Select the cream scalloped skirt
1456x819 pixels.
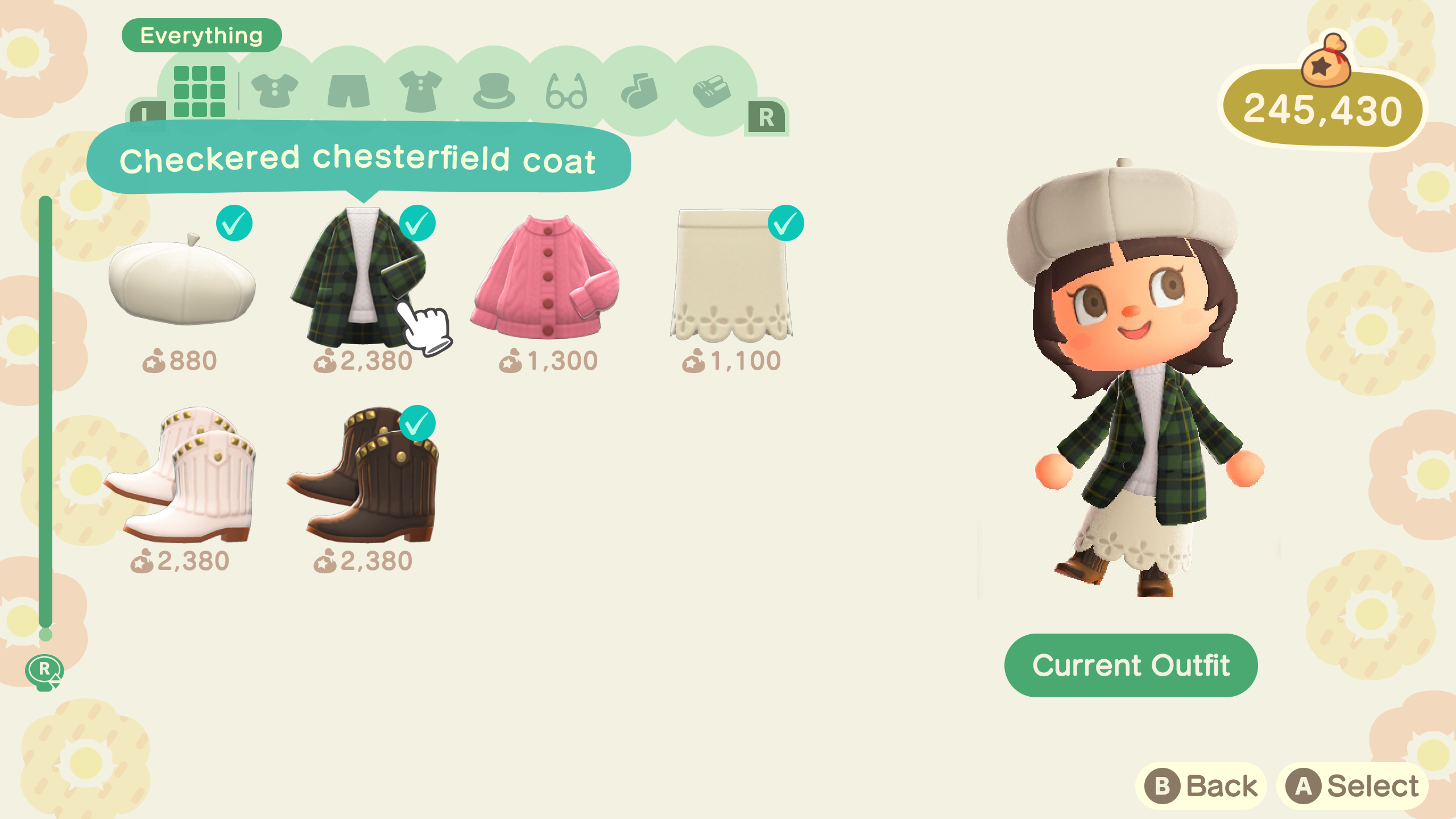(x=731, y=279)
